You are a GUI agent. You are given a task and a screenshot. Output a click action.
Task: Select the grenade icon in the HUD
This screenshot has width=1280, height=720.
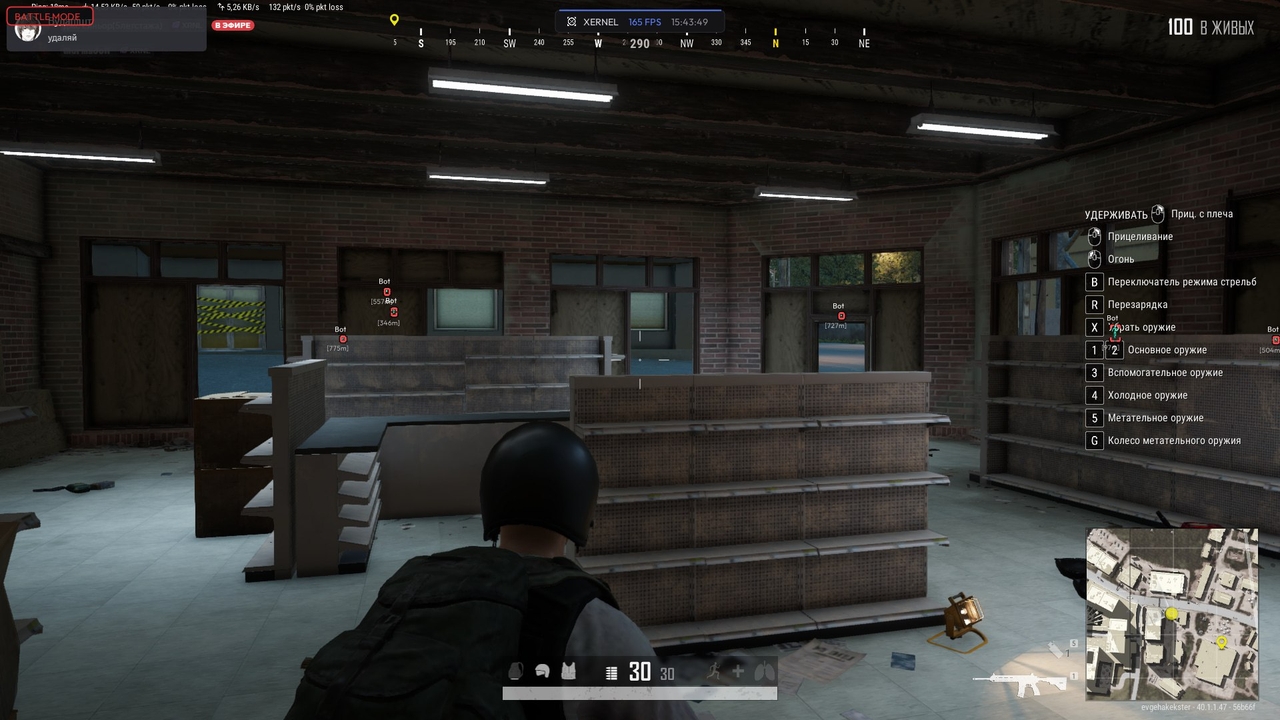515,672
